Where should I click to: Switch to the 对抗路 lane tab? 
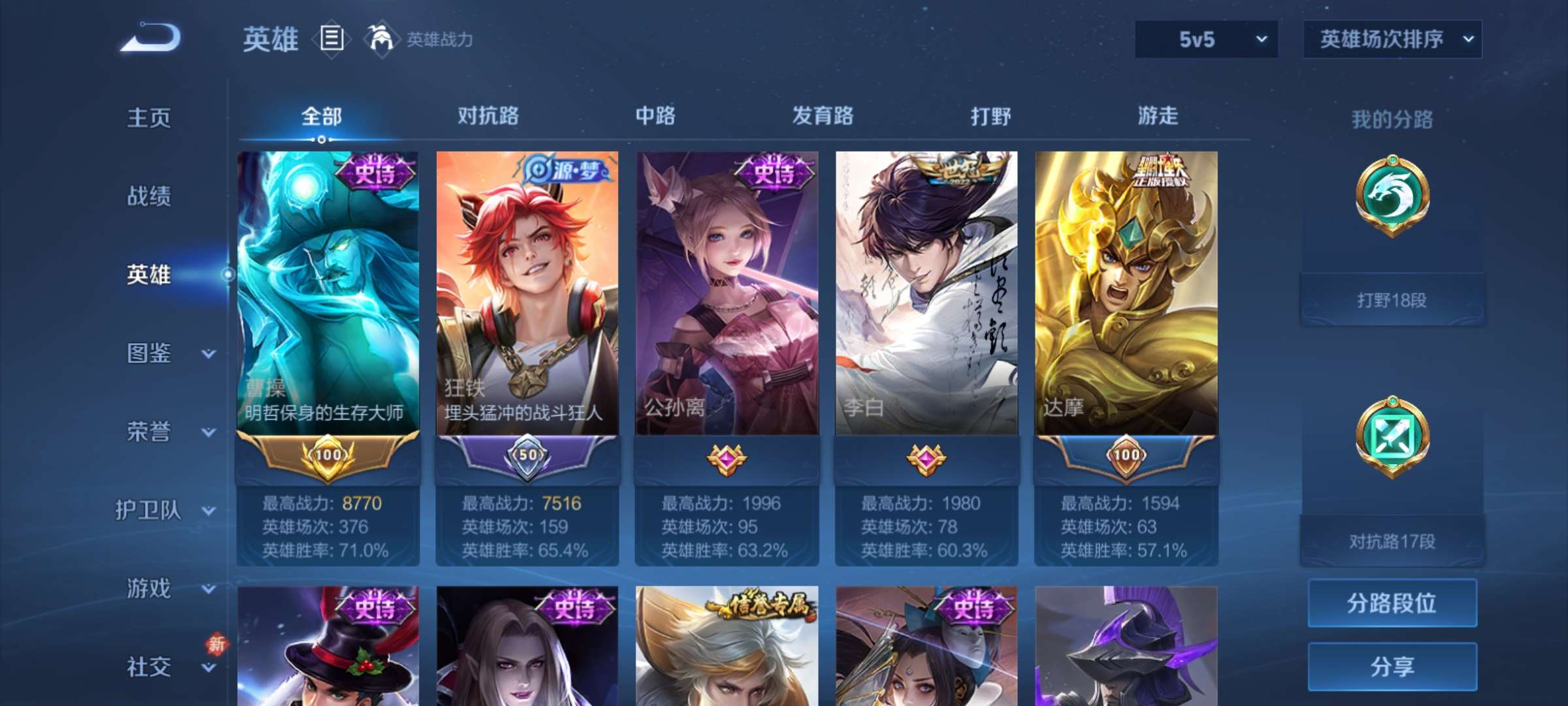pyautogui.click(x=486, y=116)
